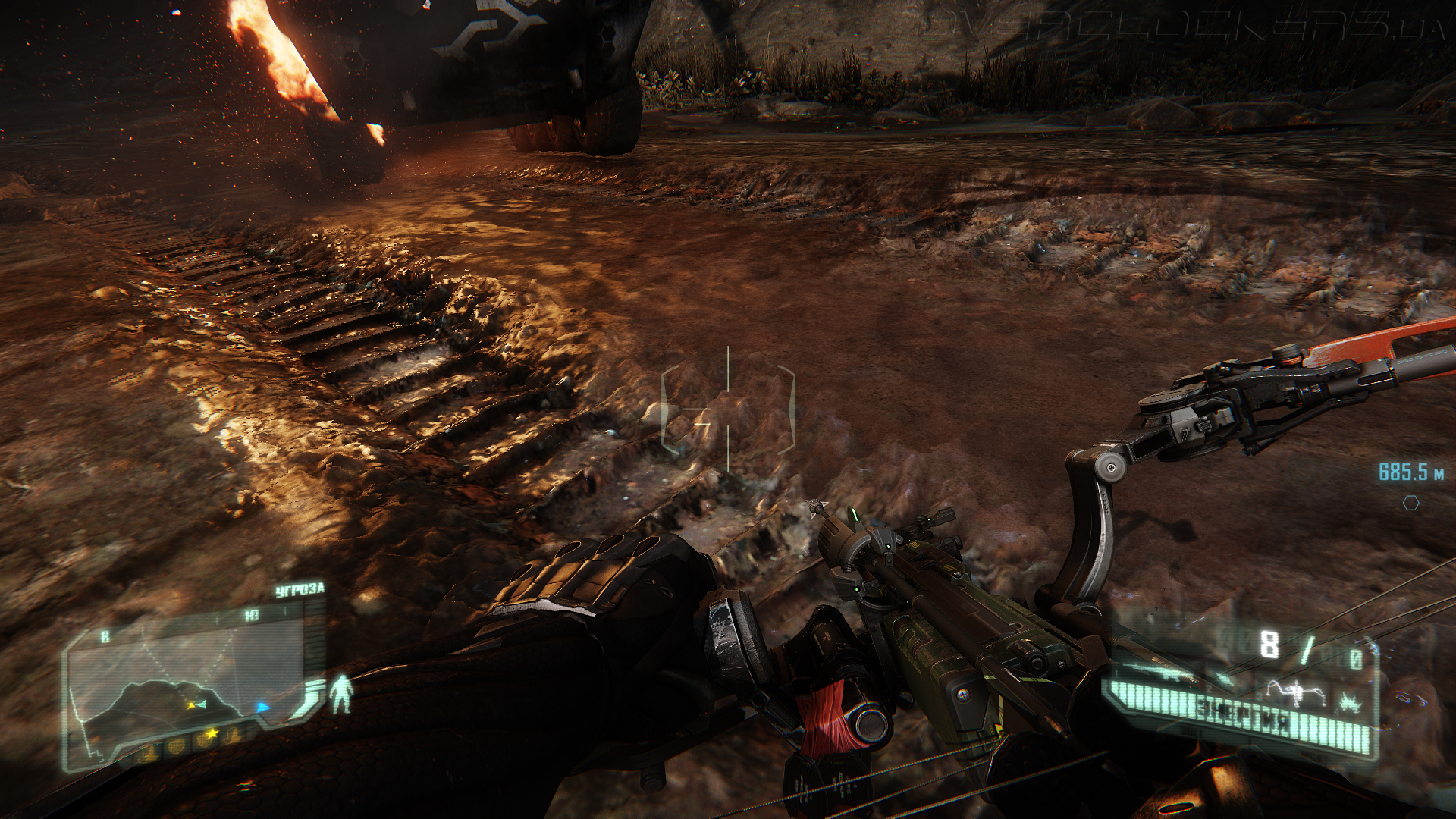Click the starred module icon under minimap
This screenshot has width=1456, height=819.
pyautogui.click(x=210, y=734)
